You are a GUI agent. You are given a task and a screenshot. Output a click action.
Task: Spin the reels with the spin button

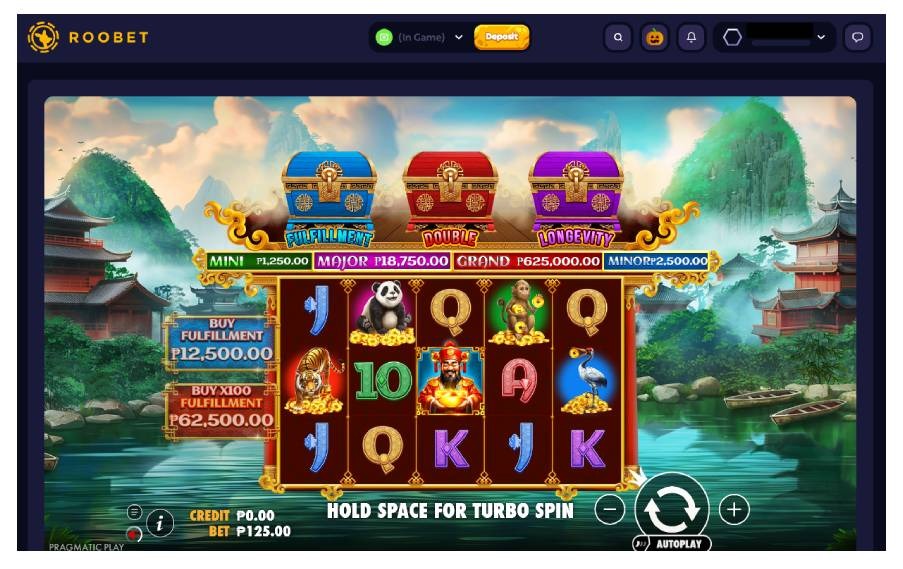pos(672,508)
